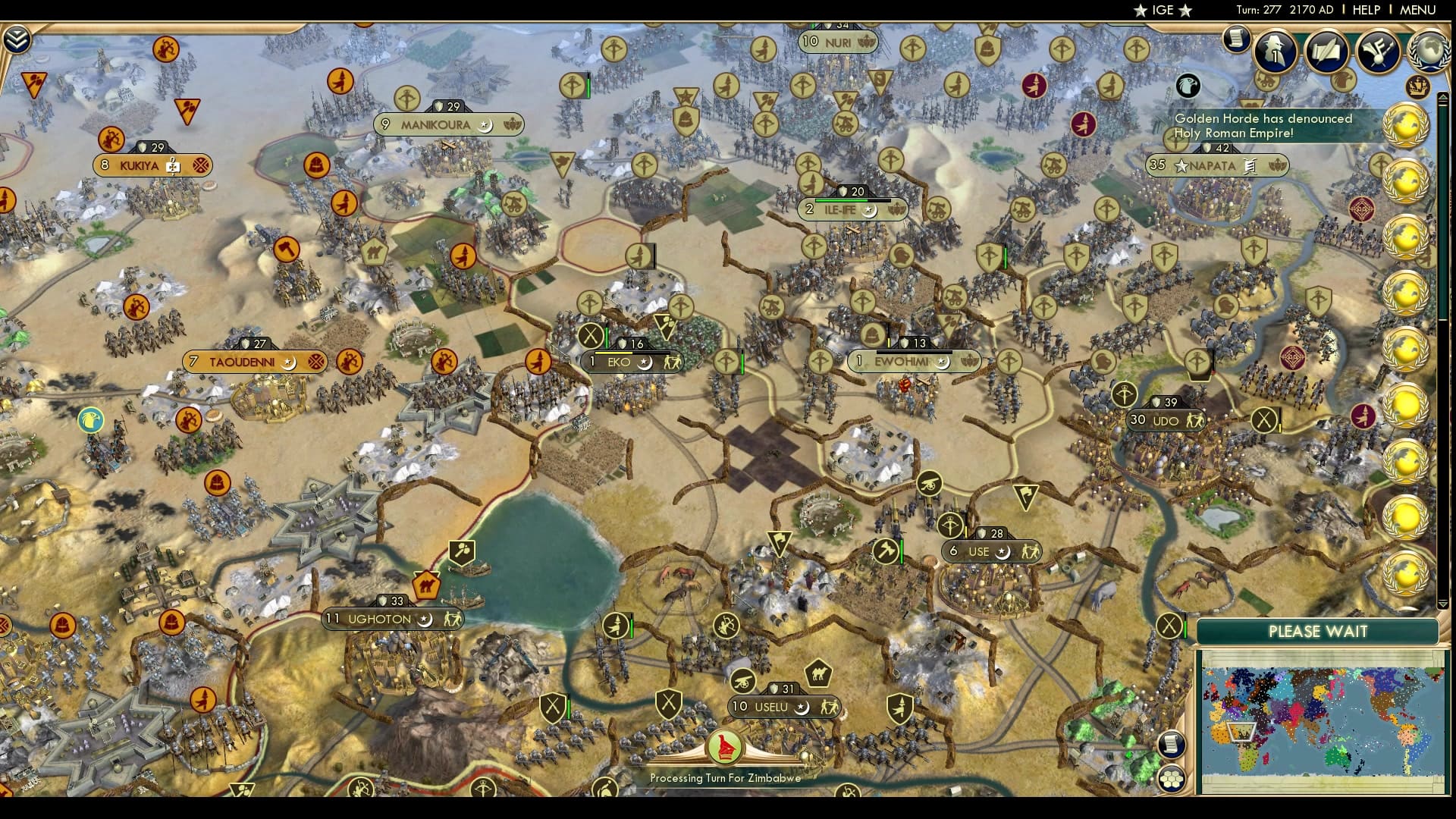Select the NAPATA city banner
The height and width of the screenshot is (819, 1456).
(1217, 166)
